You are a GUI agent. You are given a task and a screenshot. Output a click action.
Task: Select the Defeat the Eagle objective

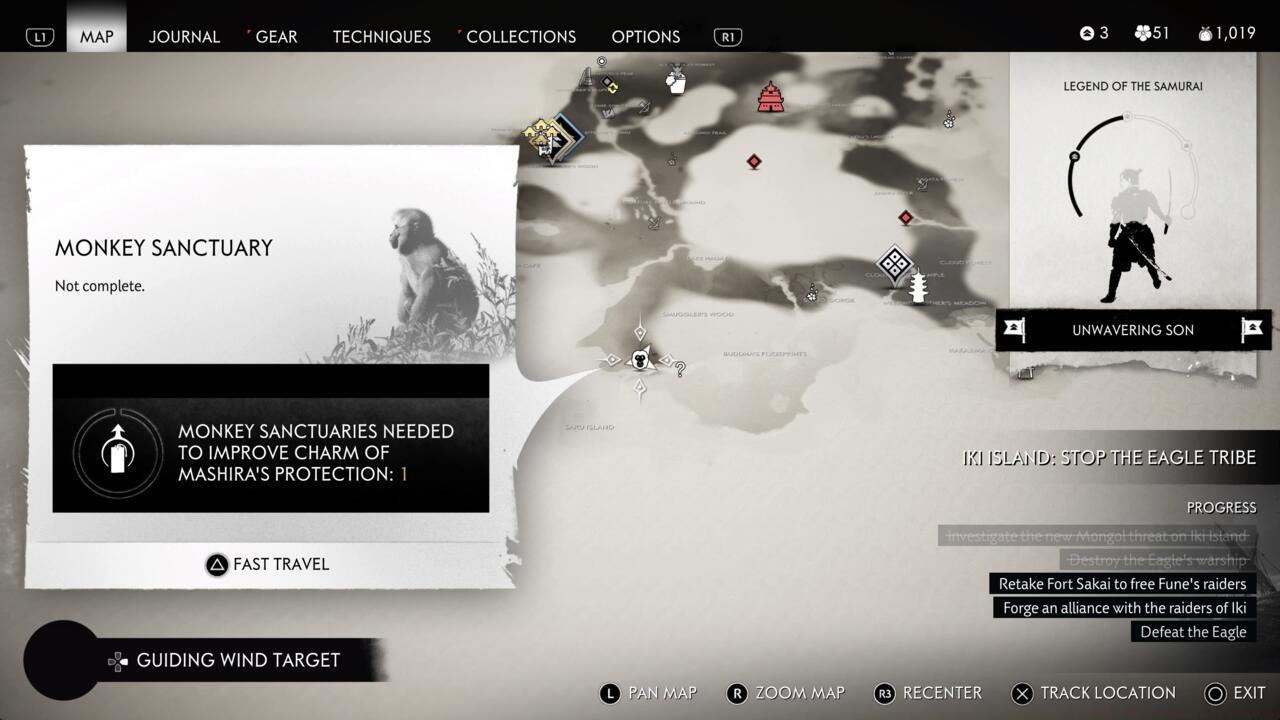pos(1193,632)
